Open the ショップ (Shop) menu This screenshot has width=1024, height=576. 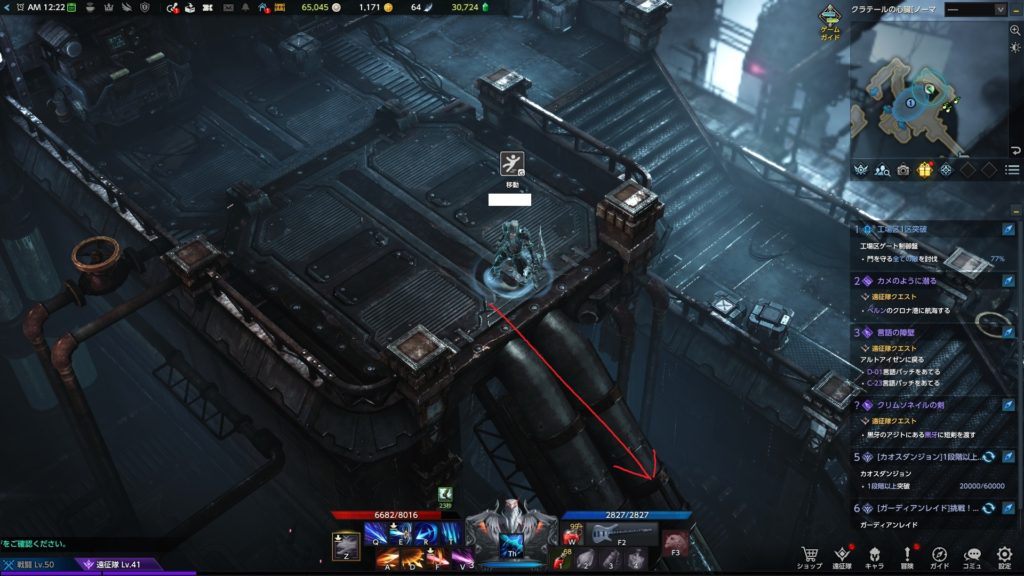click(x=809, y=555)
